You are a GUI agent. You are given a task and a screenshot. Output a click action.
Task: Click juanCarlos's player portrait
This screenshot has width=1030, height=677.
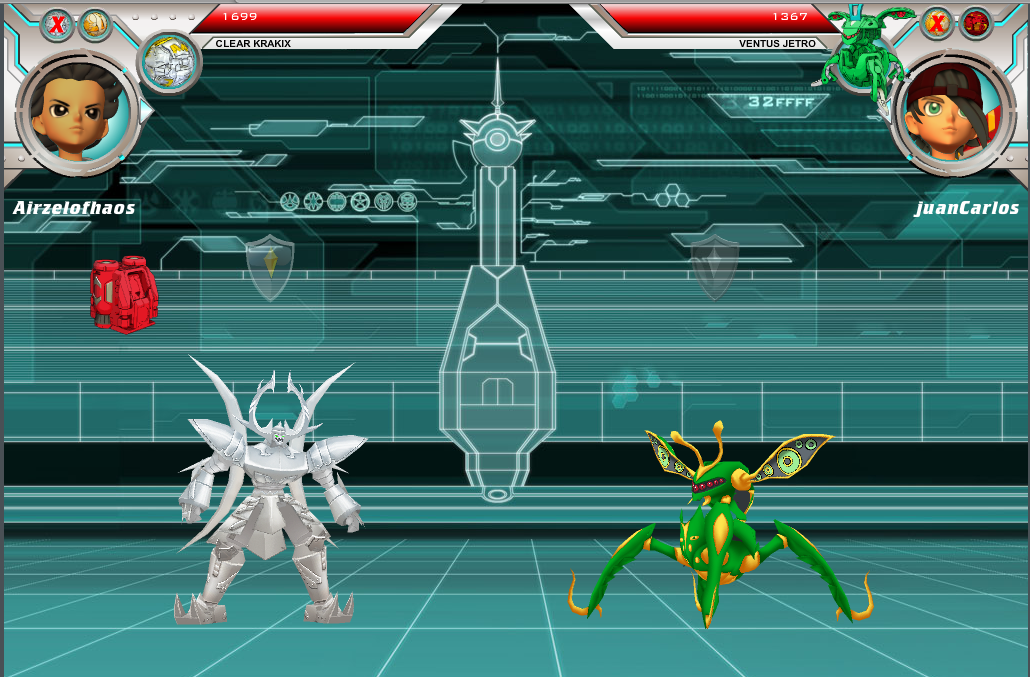click(x=951, y=116)
